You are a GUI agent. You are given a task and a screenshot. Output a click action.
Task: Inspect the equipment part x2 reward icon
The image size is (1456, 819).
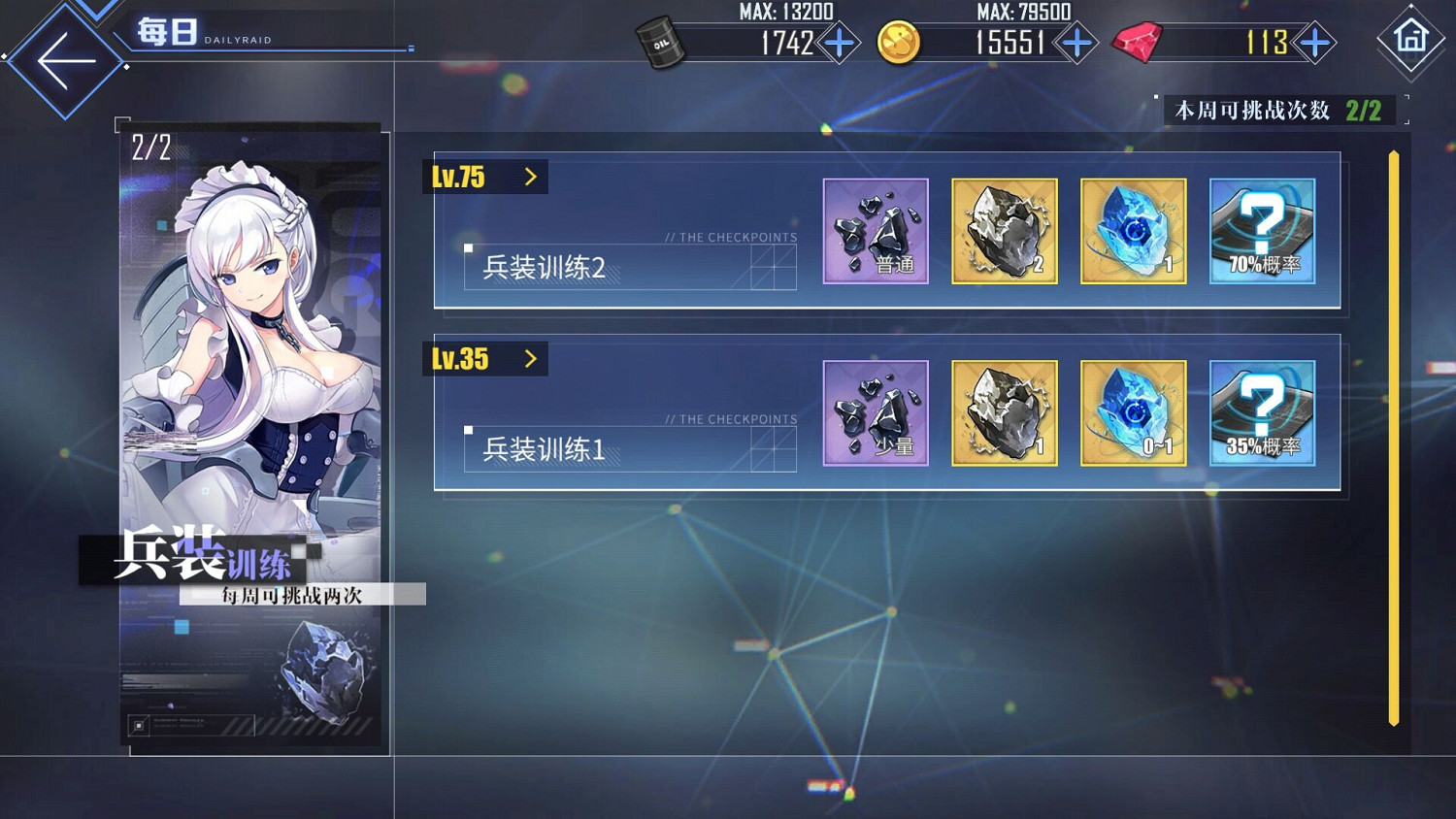(1004, 231)
